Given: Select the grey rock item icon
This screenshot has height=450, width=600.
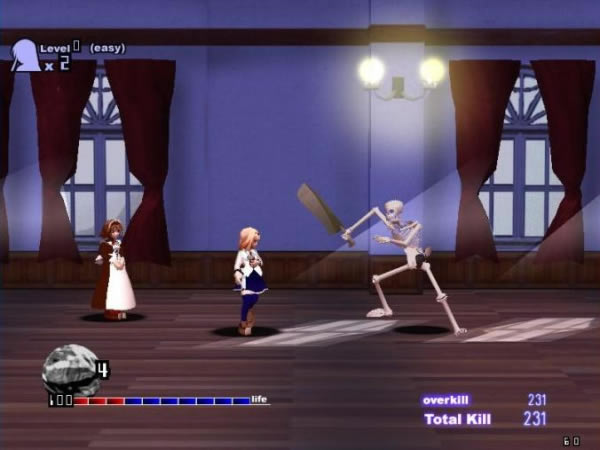Looking at the screenshot, I should pos(68,368).
